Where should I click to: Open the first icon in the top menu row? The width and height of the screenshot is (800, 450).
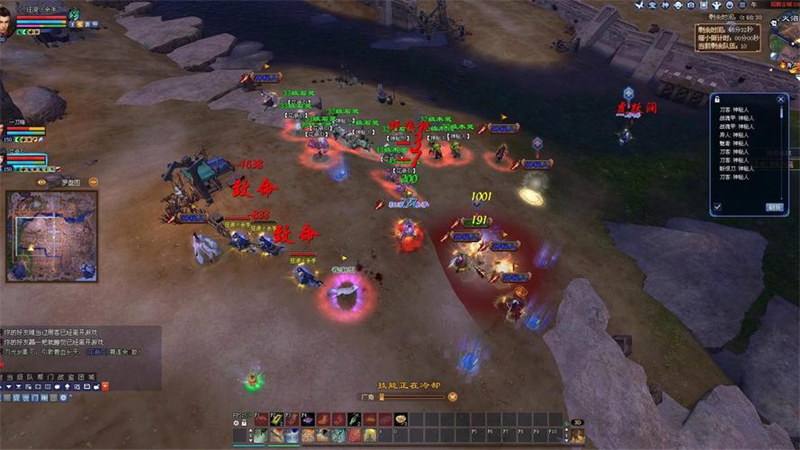pyautogui.click(x=640, y=6)
